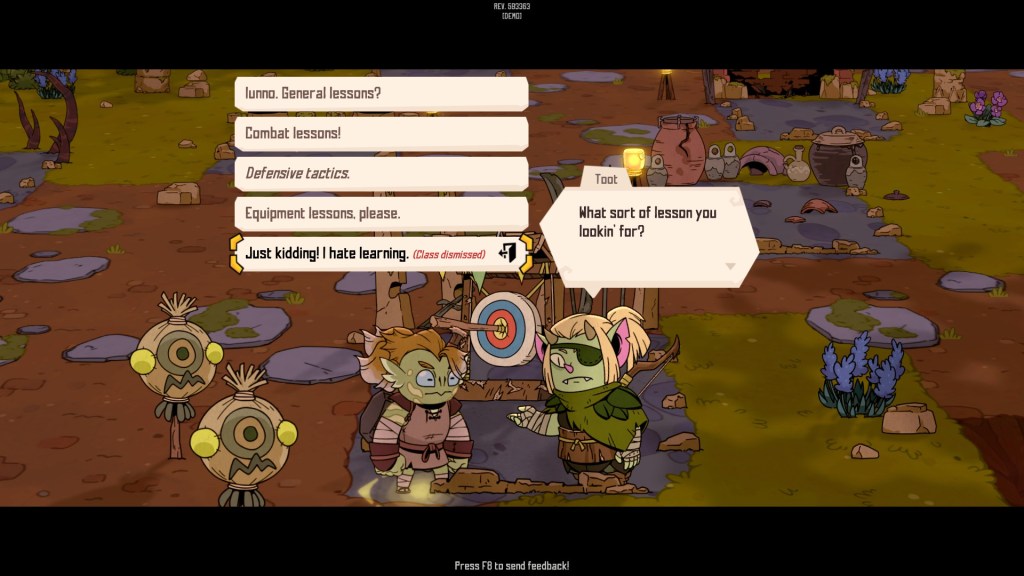Pick the 'Defensive tactics.' response

380,173
